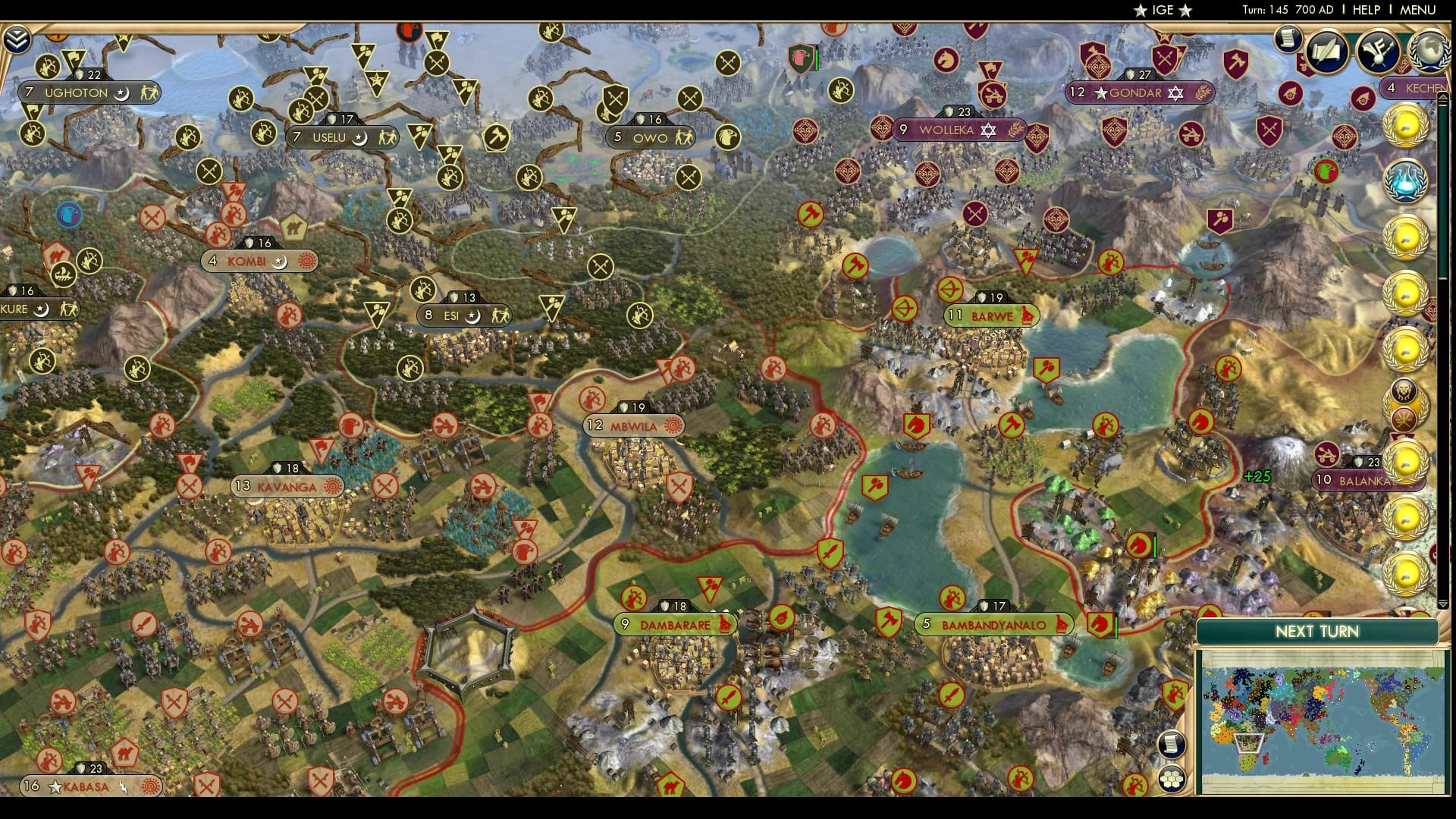
Task: Open HELP from the top bar
Action: (x=1365, y=11)
